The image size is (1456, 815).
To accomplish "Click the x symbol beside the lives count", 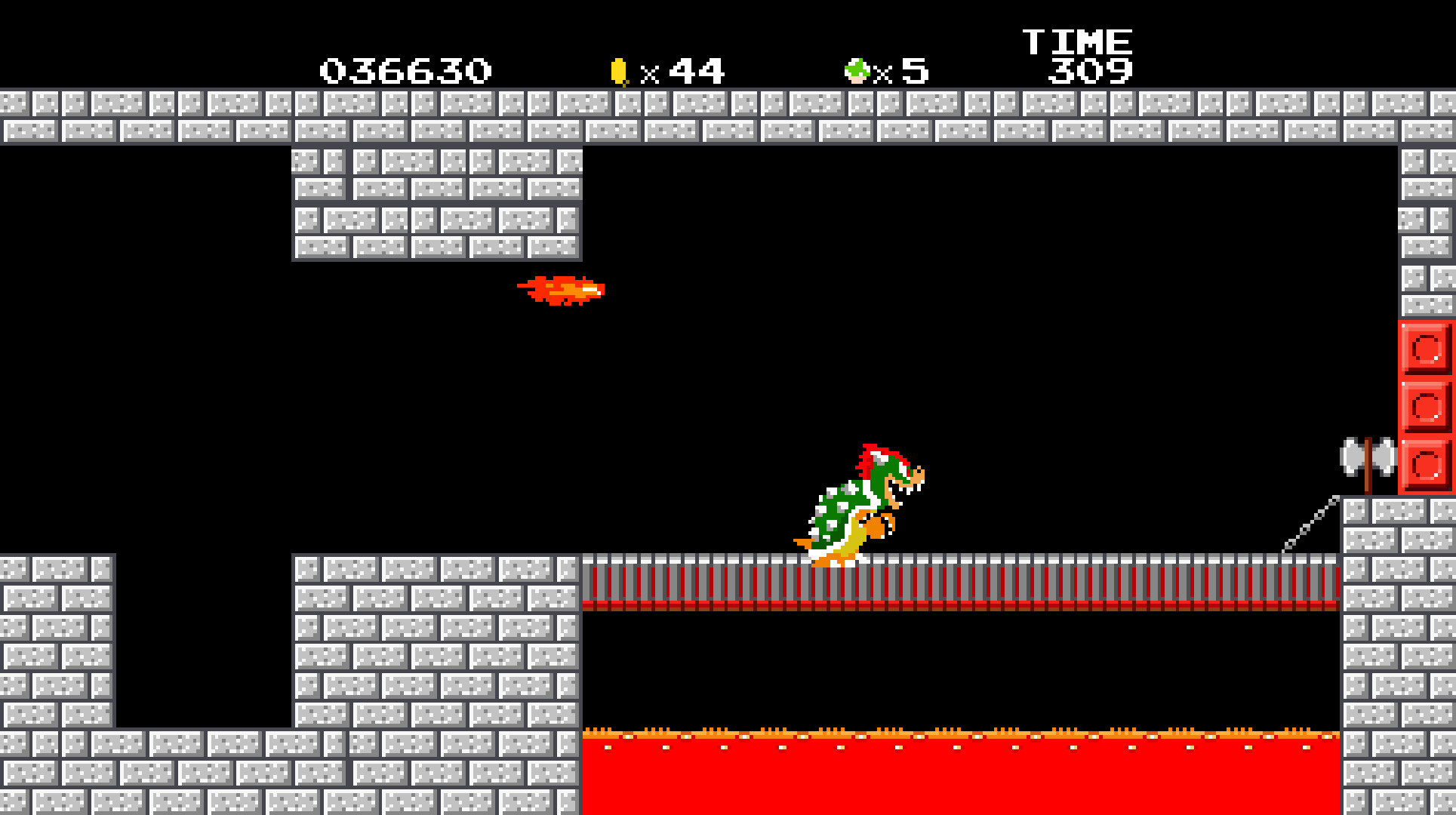I will [x=882, y=72].
